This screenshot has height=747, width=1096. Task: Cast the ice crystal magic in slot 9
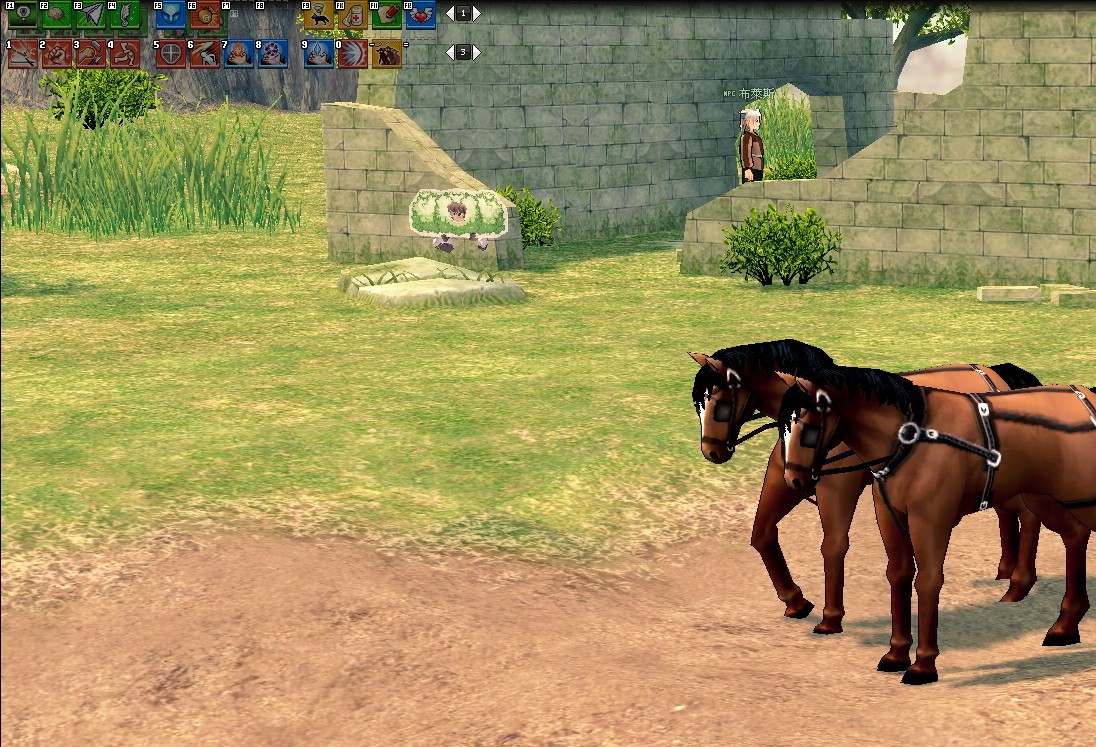click(319, 54)
